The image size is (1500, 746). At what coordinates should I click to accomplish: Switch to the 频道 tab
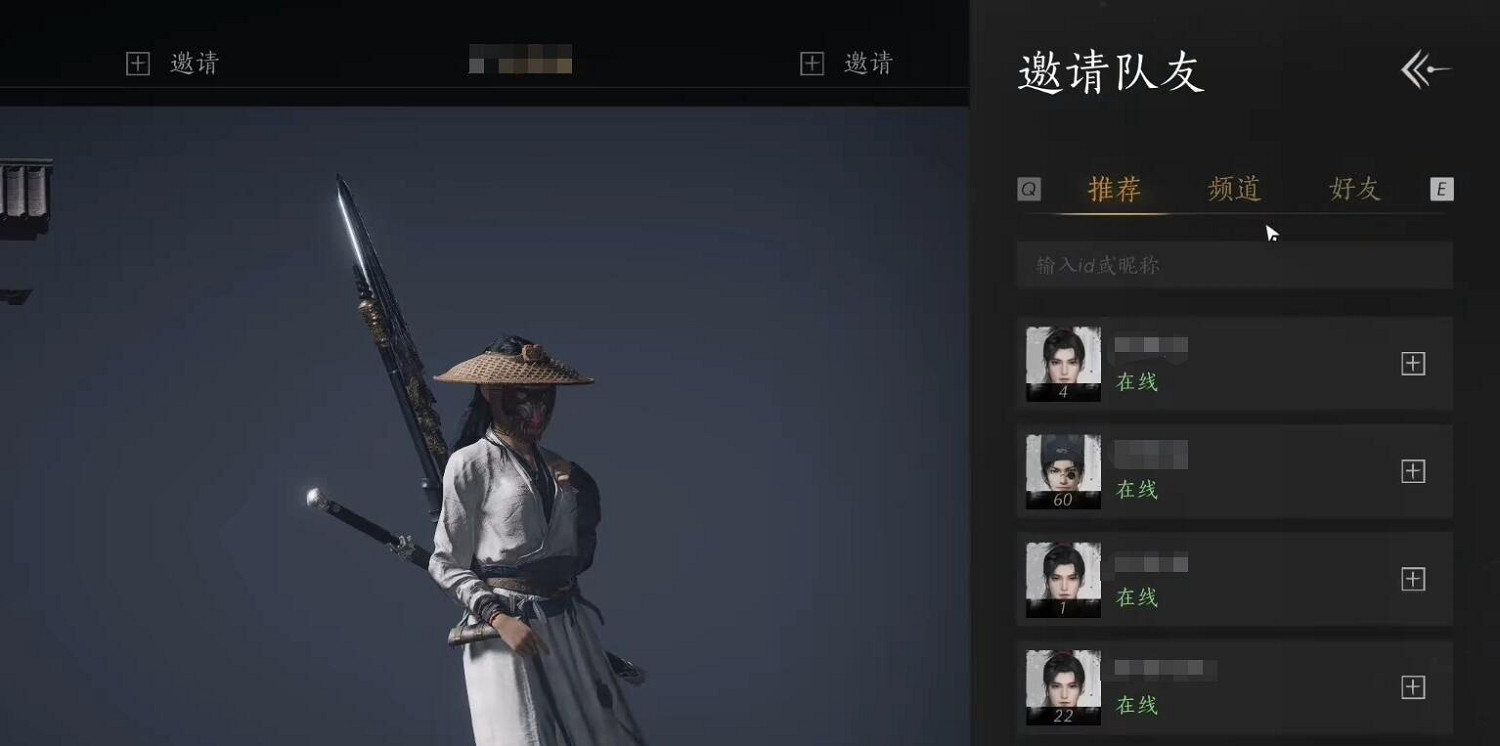click(x=1234, y=190)
